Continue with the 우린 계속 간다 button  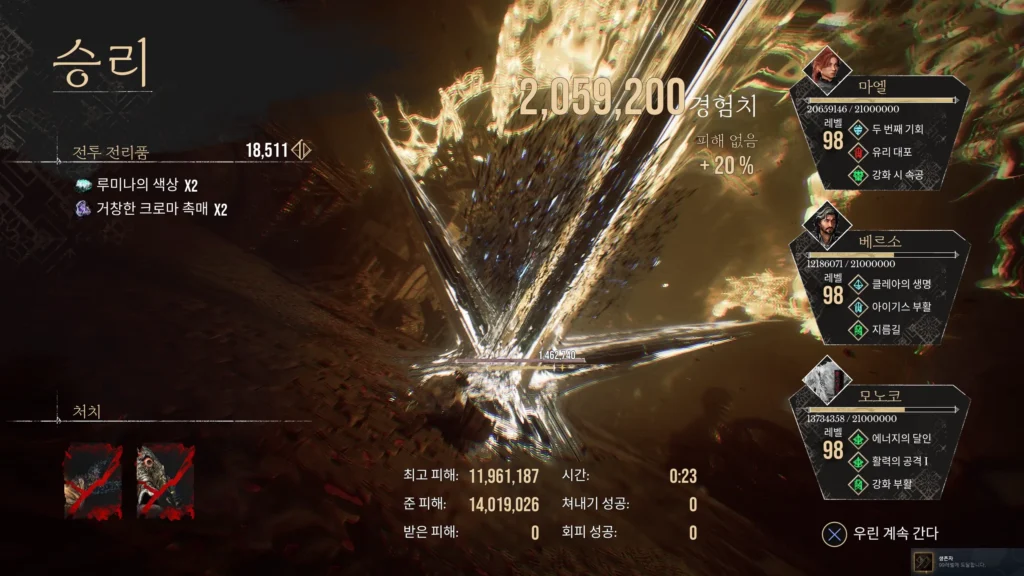(x=879, y=533)
